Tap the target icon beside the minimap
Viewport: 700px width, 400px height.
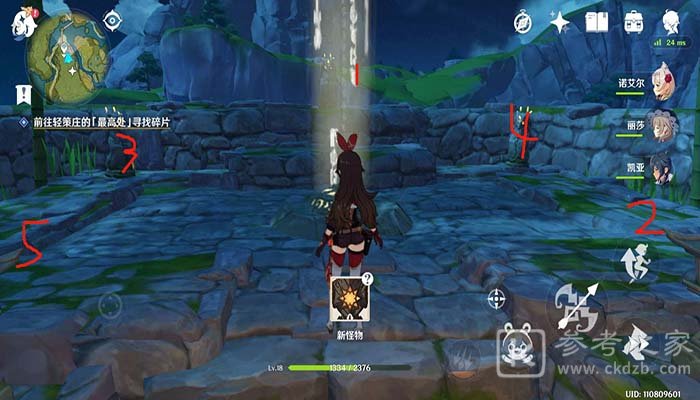(112, 21)
